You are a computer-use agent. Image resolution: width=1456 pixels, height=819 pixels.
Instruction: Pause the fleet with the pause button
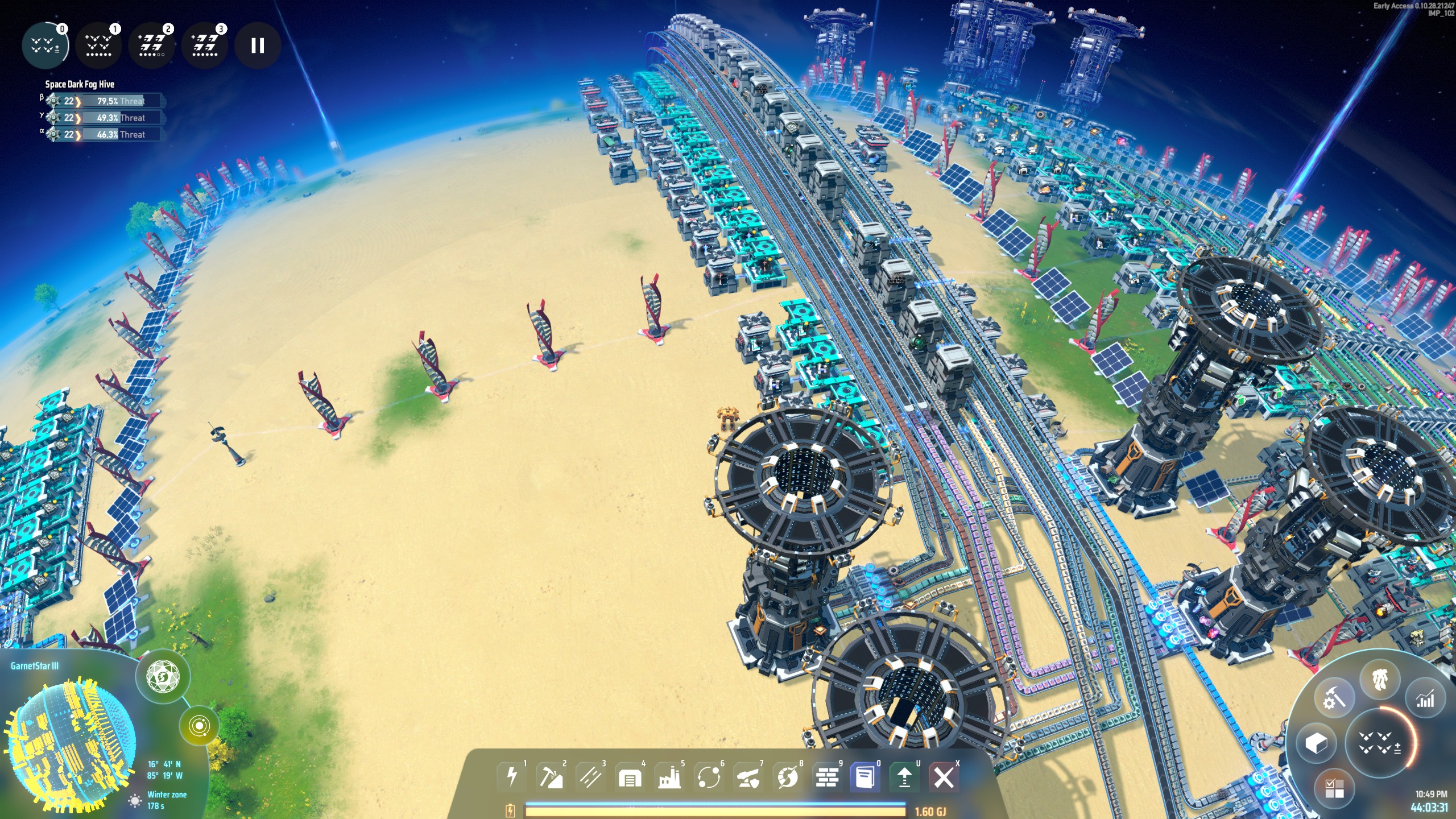click(x=258, y=45)
